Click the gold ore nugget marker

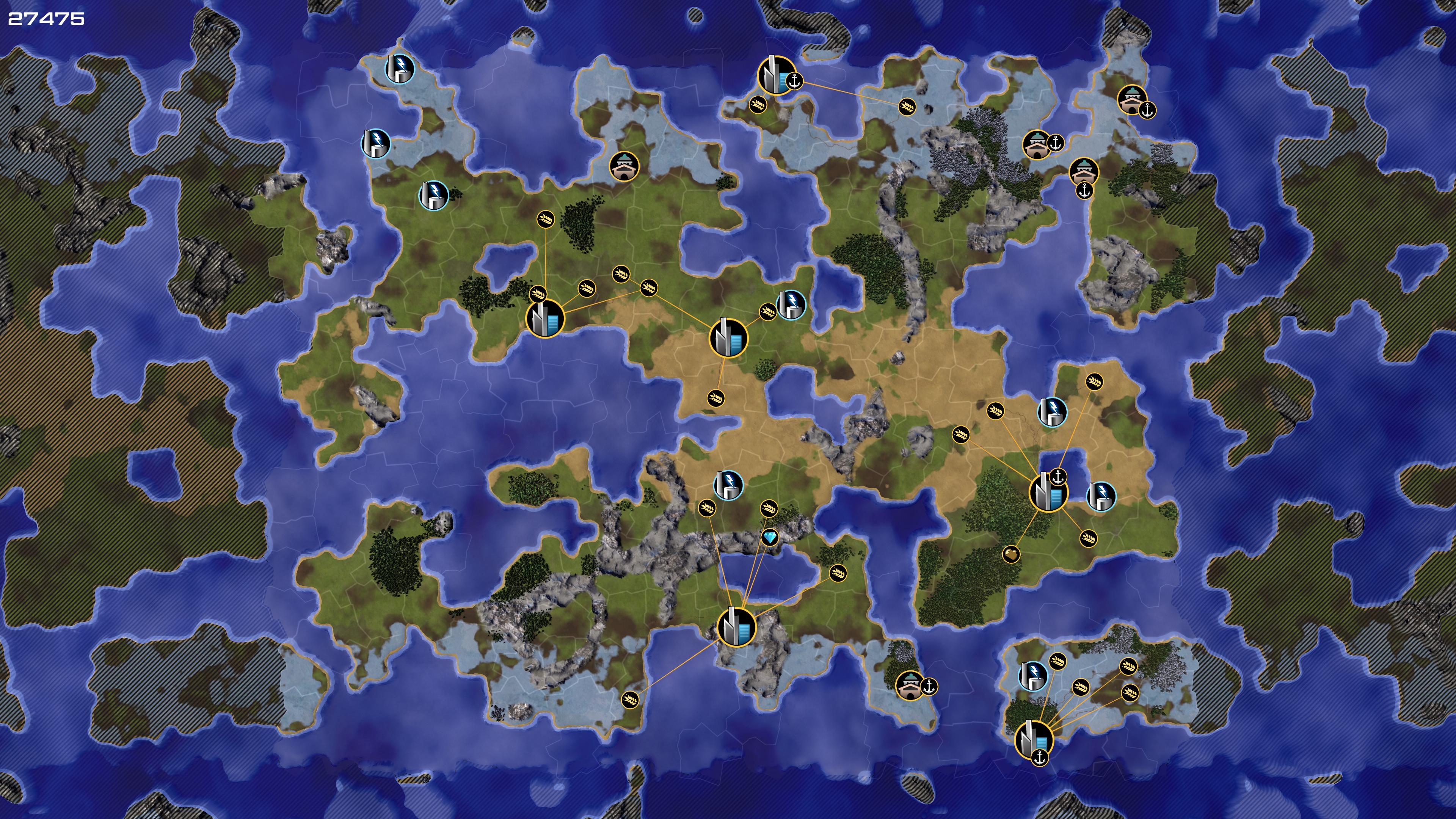point(1011,554)
